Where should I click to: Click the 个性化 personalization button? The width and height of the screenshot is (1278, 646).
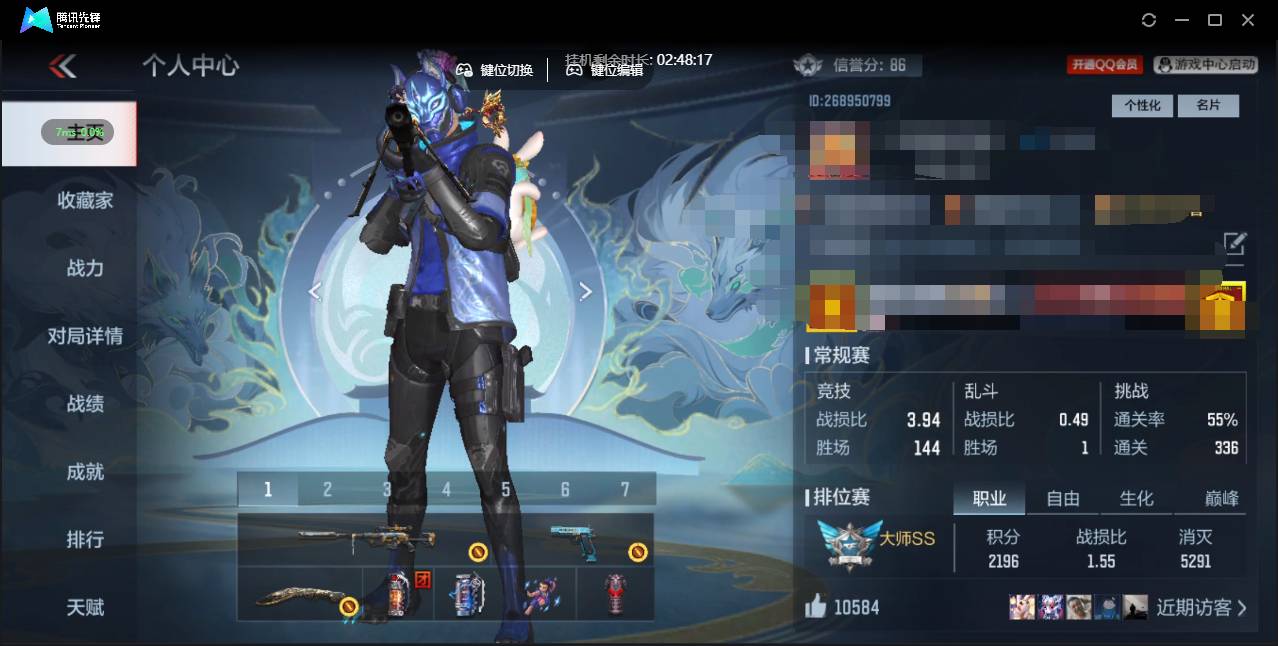click(x=1142, y=105)
